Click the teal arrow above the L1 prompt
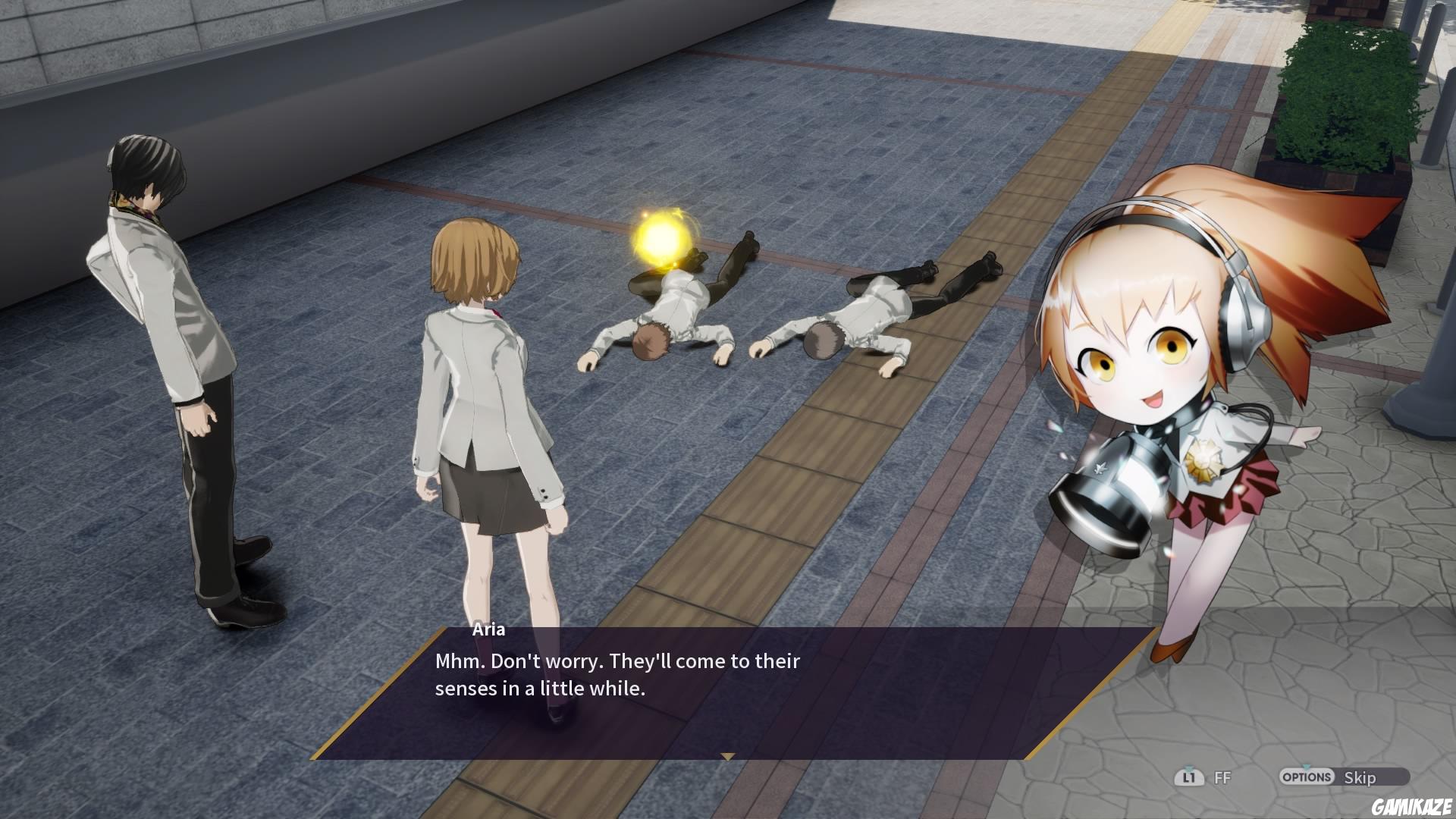1456x819 pixels. click(1188, 767)
